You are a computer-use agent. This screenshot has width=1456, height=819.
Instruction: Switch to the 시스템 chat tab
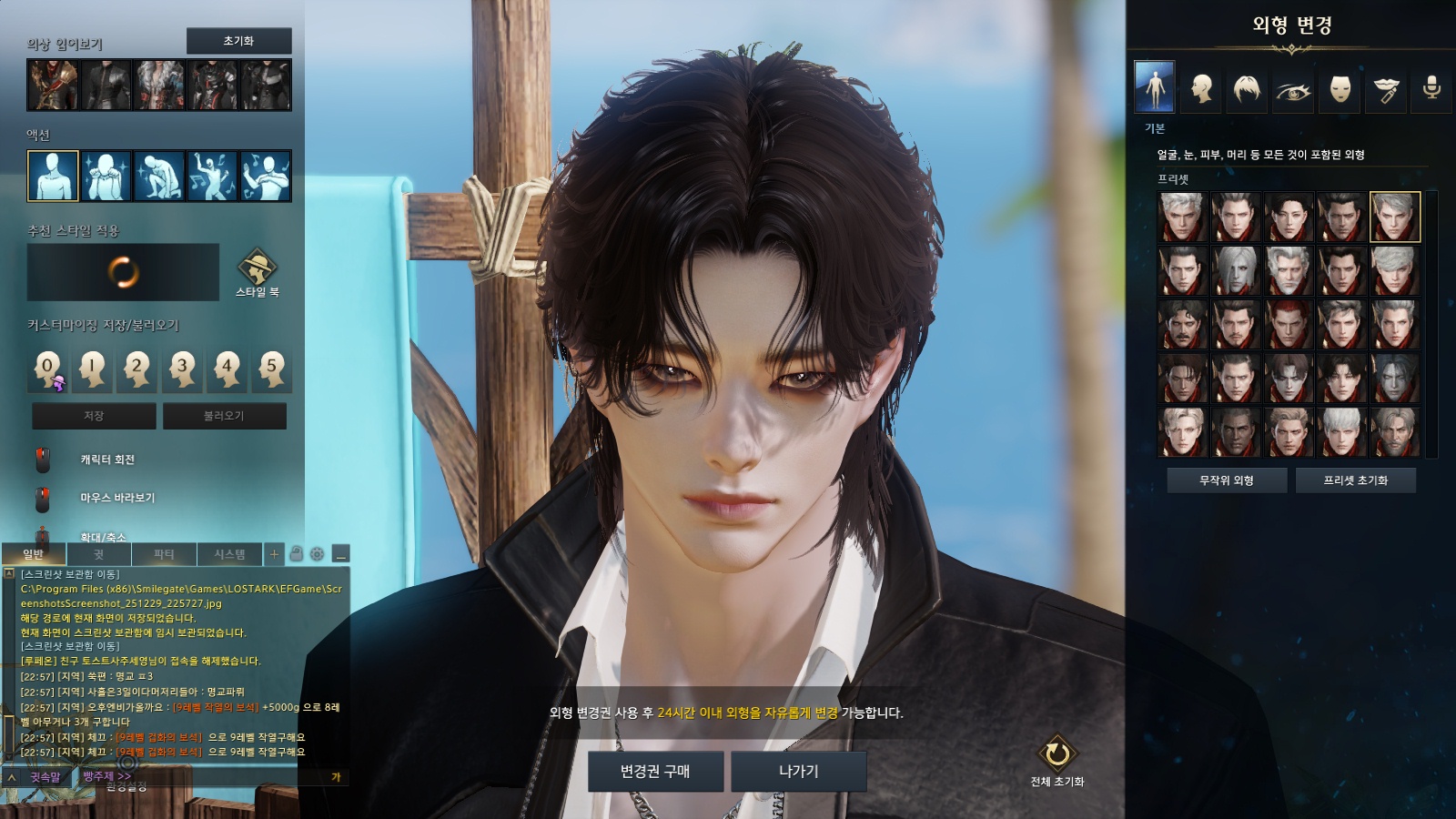(x=229, y=554)
